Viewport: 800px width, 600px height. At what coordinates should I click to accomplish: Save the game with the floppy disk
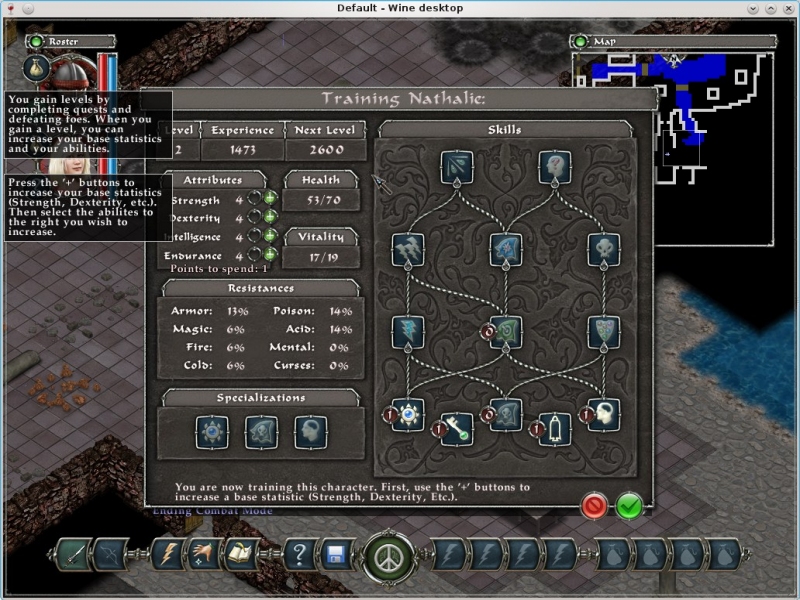336,554
